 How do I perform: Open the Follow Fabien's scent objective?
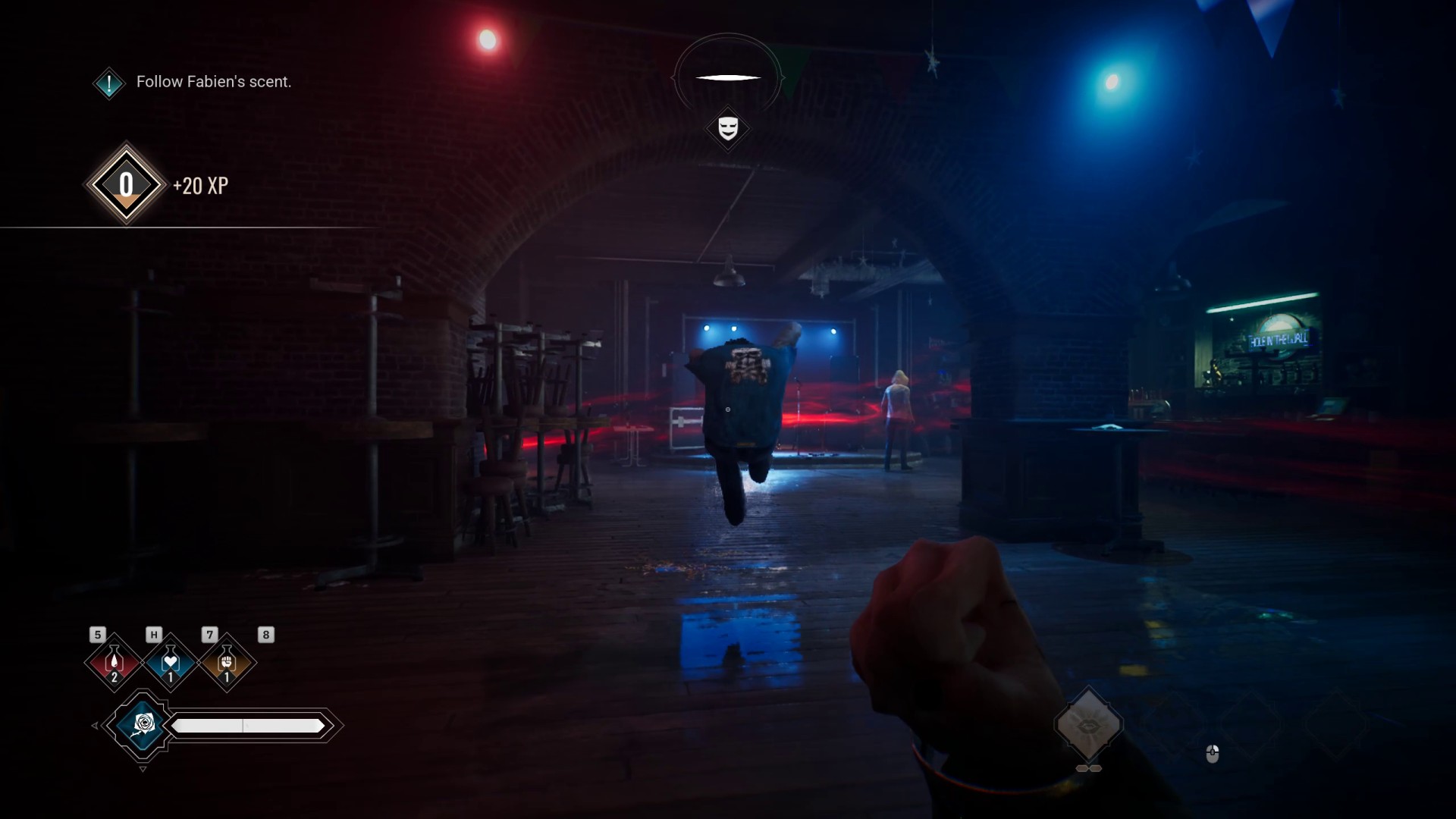[x=213, y=82]
